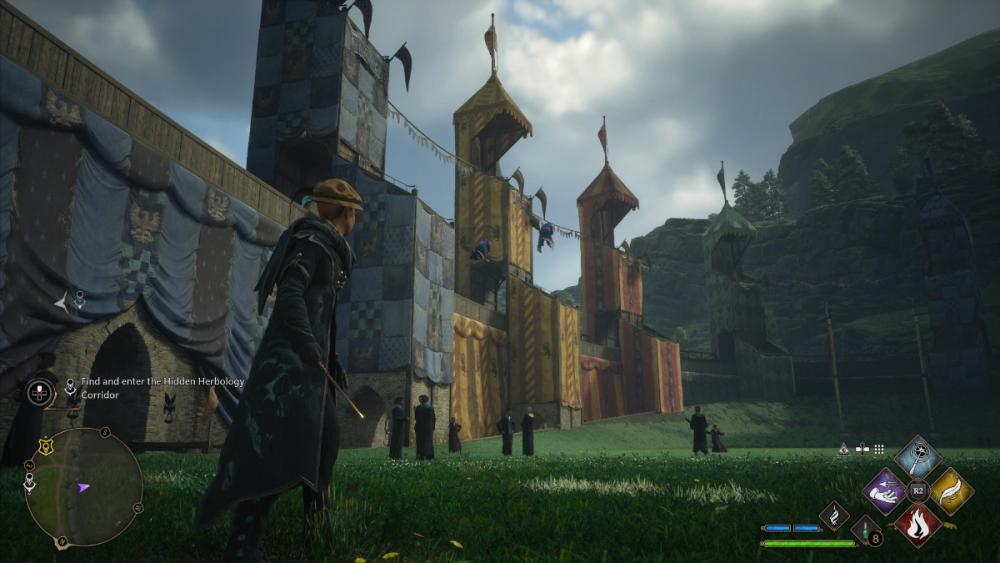Open the circular minimap
The height and width of the screenshot is (563, 1000).
[83, 488]
